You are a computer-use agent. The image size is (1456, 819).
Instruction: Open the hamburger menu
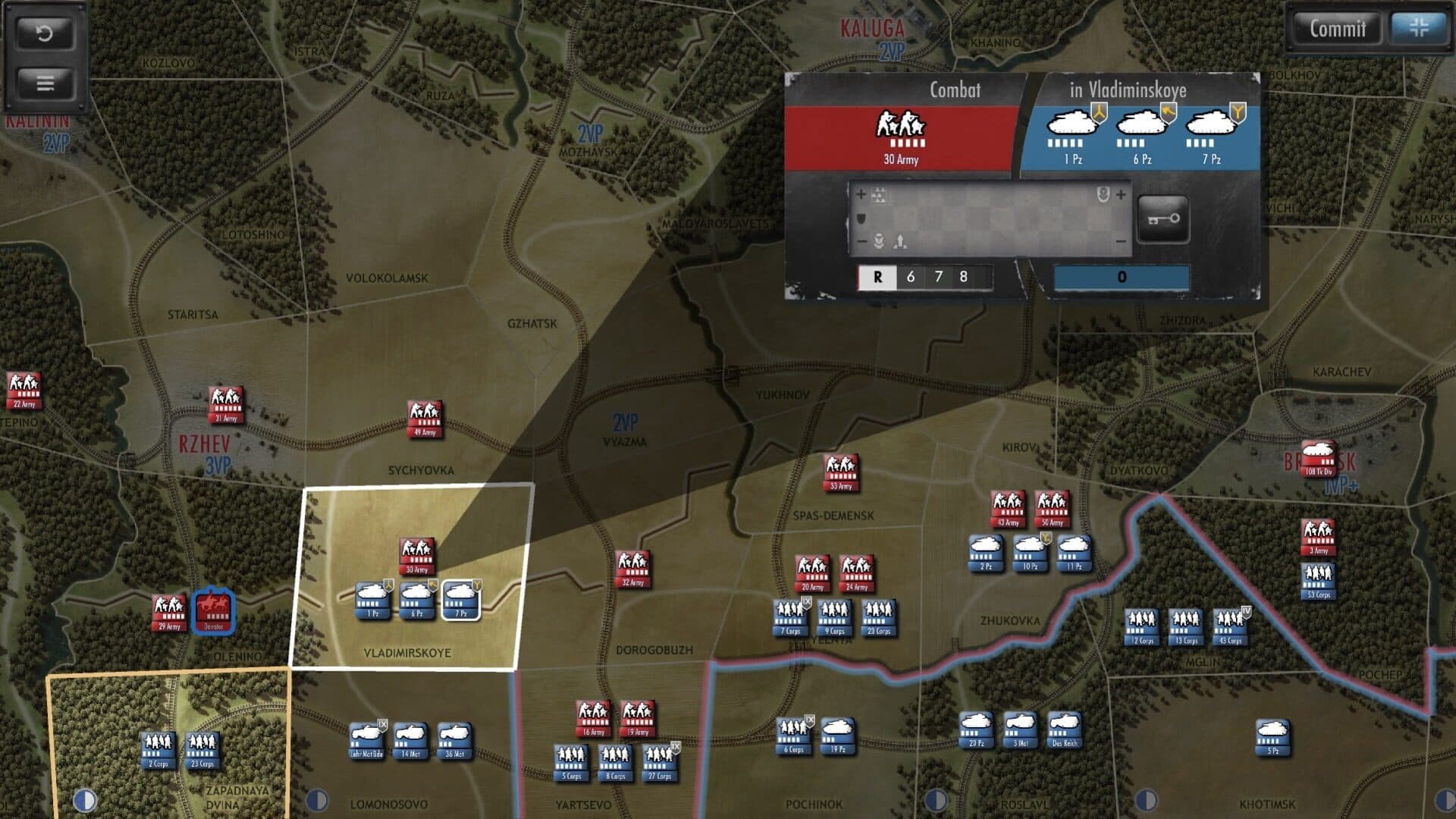click(45, 83)
